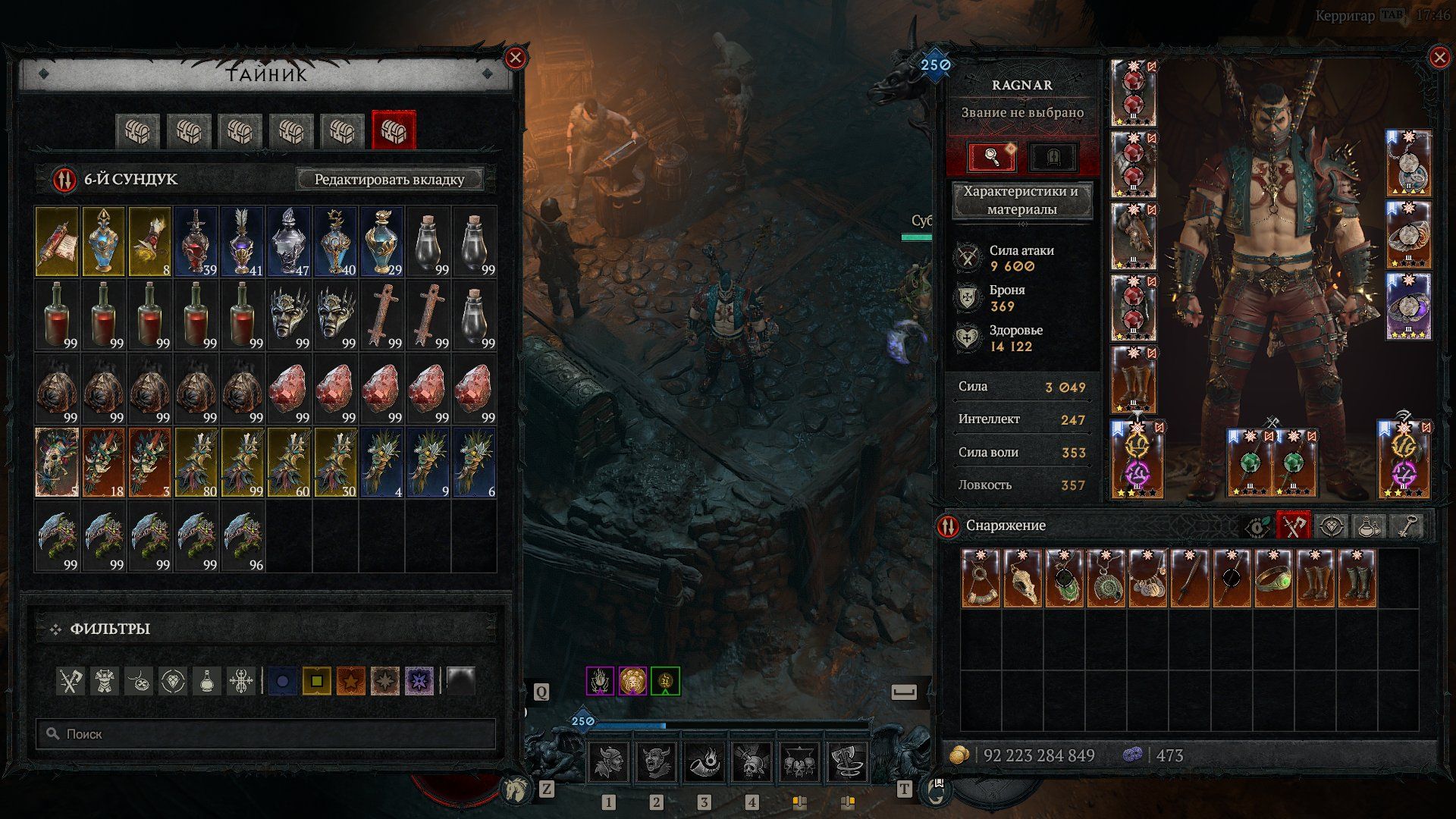Switch inventory to the consumables flask tab
This screenshot has width=1456, height=819.
pyautogui.click(x=1368, y=526)
